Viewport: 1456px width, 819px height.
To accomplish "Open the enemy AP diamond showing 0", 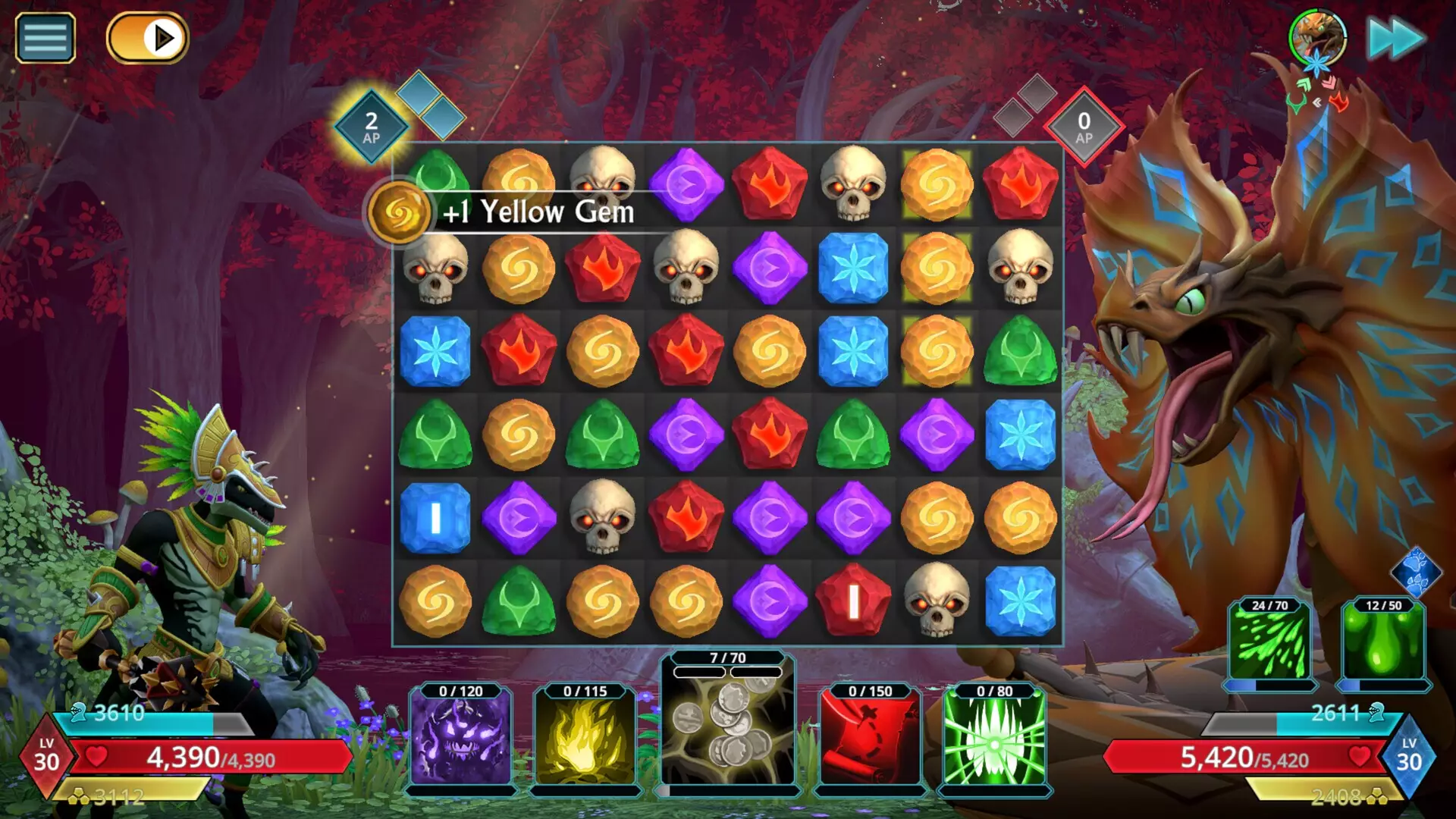I will [1083, 123].
